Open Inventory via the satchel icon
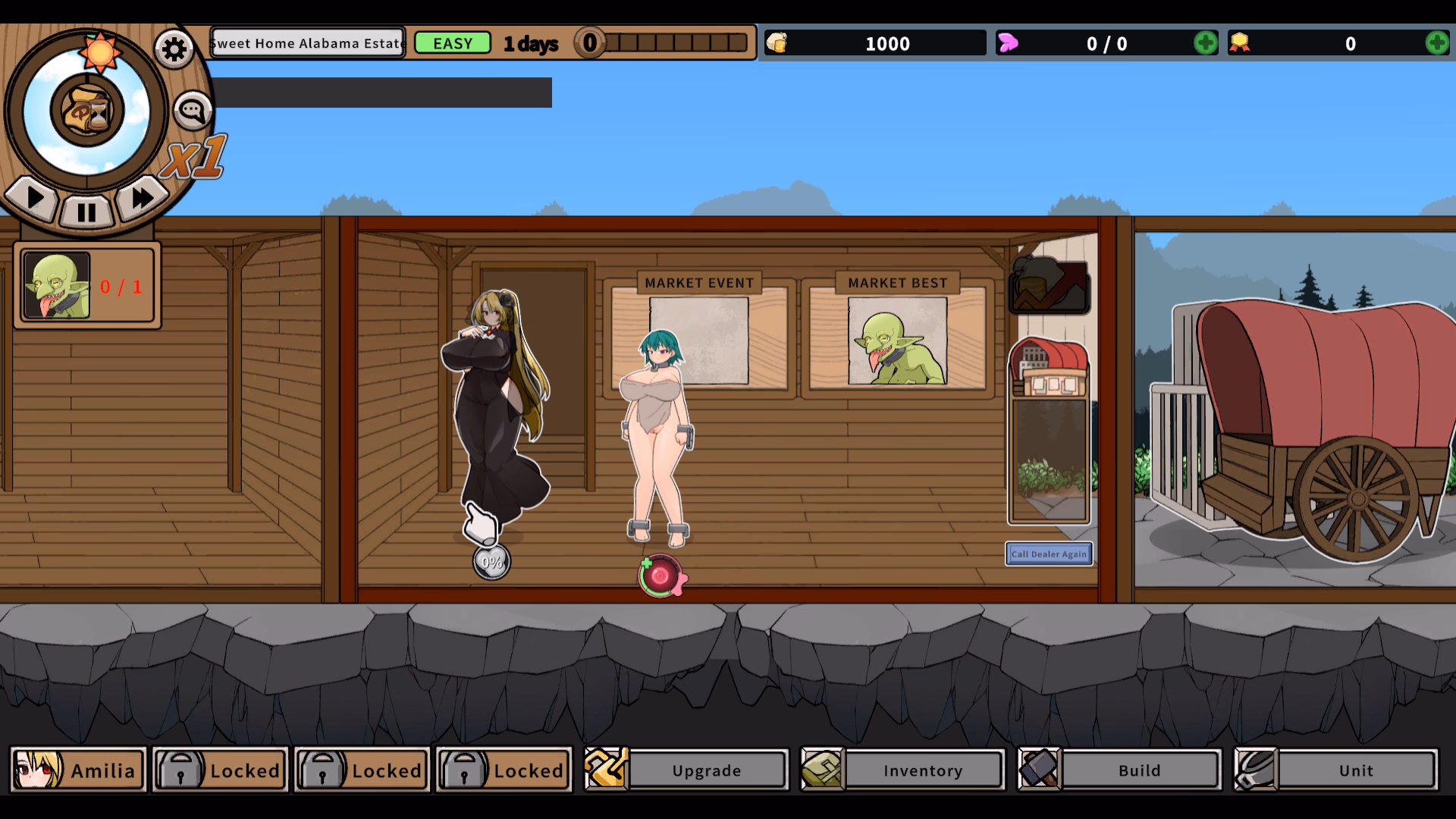This screenshot has height=819, width=1456. point(823,770)
